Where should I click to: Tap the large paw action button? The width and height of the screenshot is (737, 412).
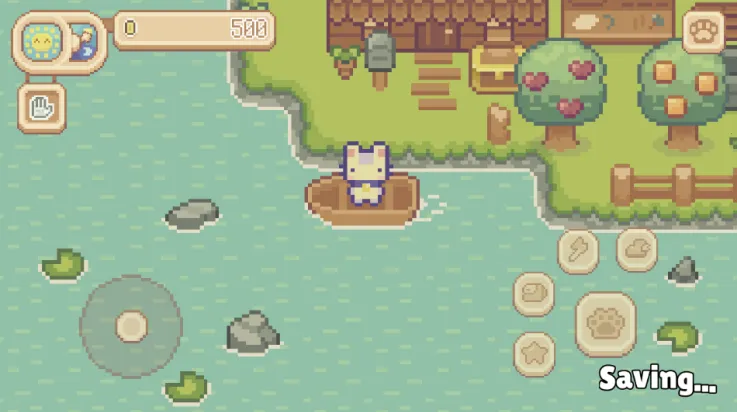(606, 324)
